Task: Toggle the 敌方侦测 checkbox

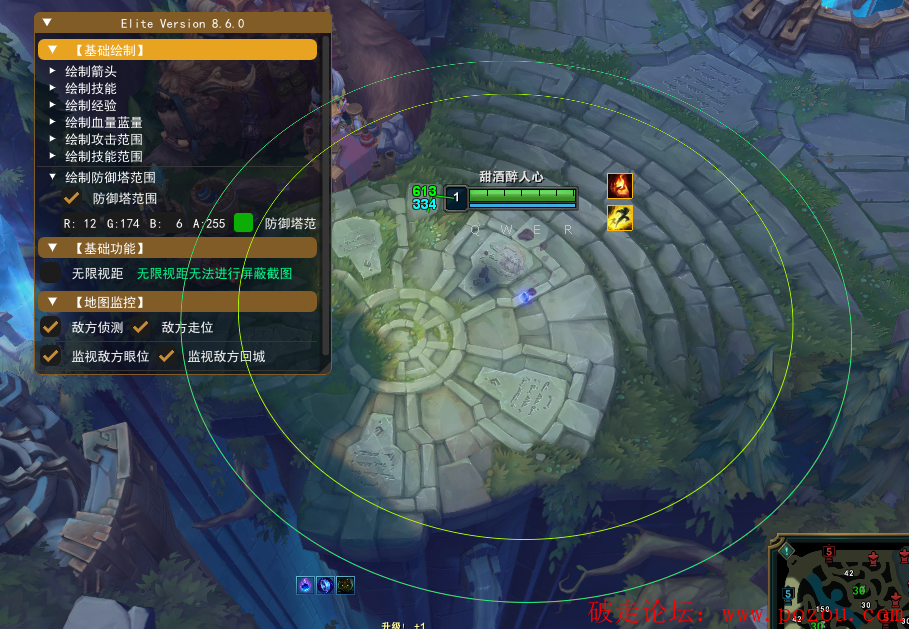Action: [51, 327]
